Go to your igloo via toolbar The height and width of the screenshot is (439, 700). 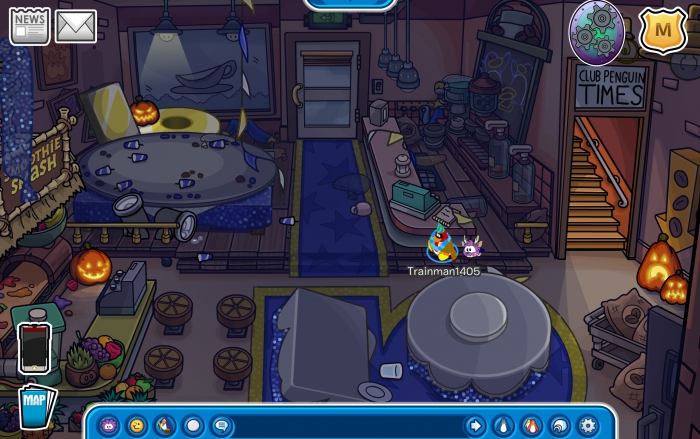559,425
